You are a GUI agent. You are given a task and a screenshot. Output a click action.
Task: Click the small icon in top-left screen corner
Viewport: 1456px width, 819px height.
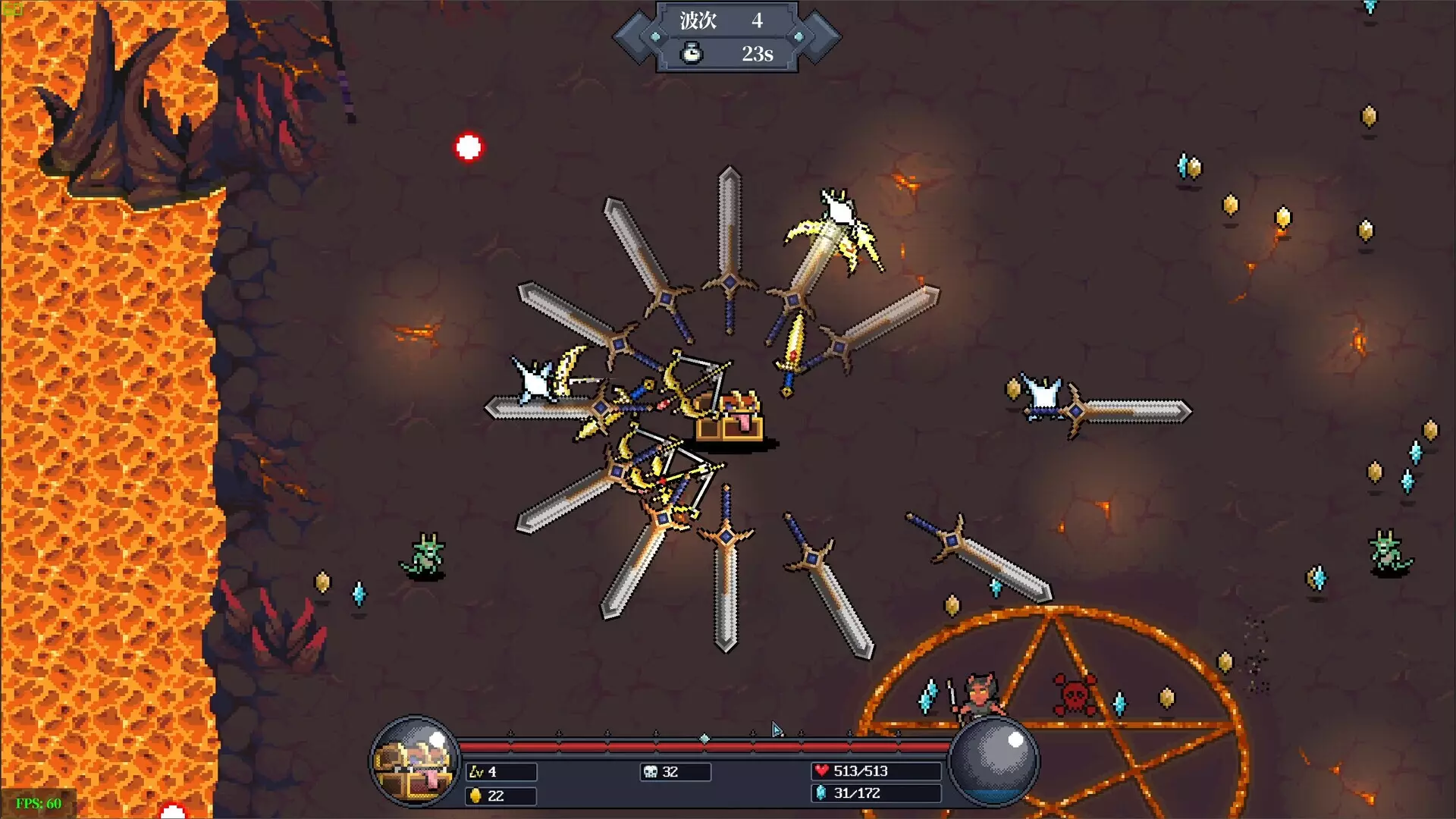(13, 8)
